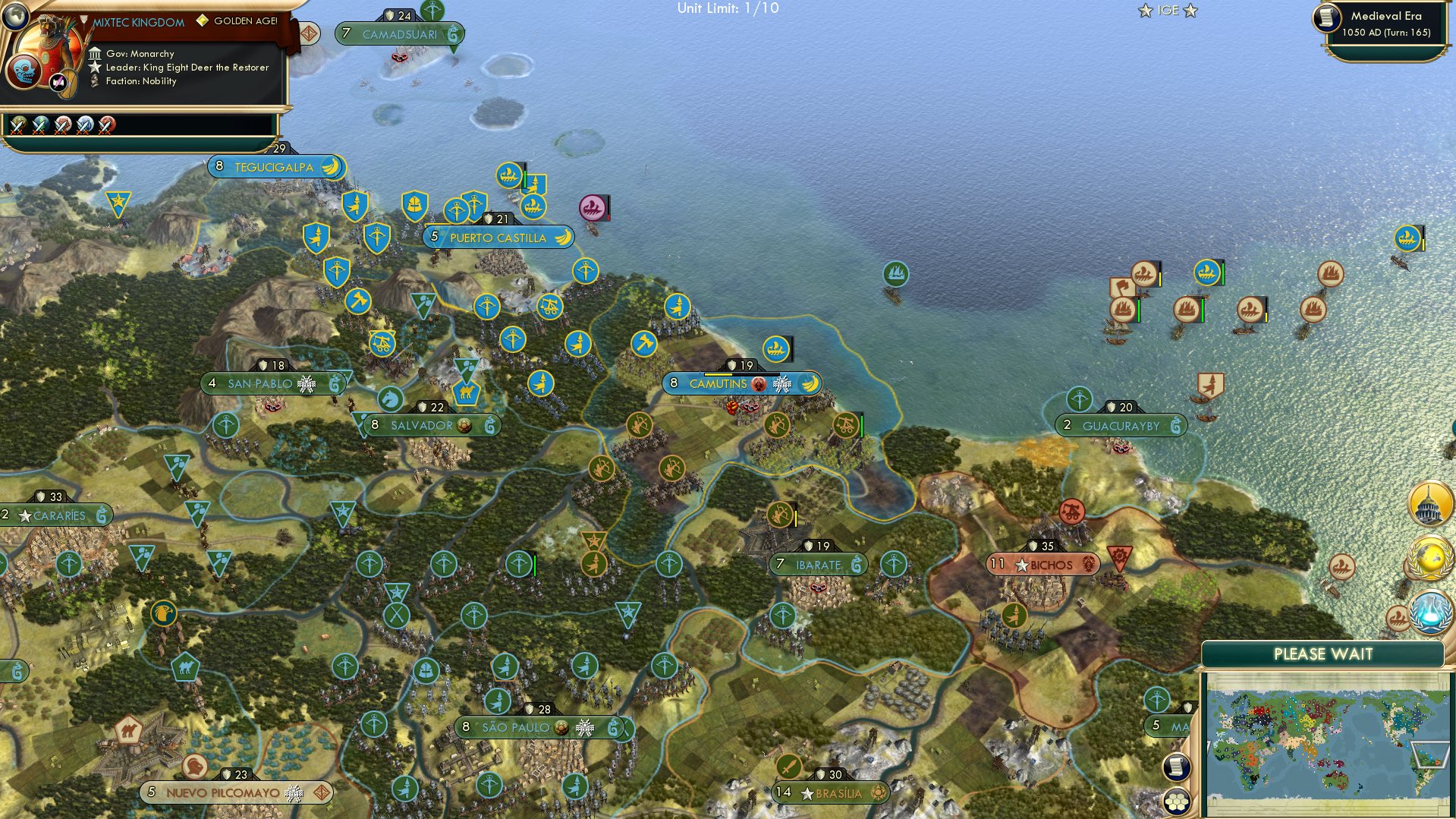This screenshot has width=1456, height=819.
Task: Click the IGE star icon at top
Action: (x=1144, y=11)
